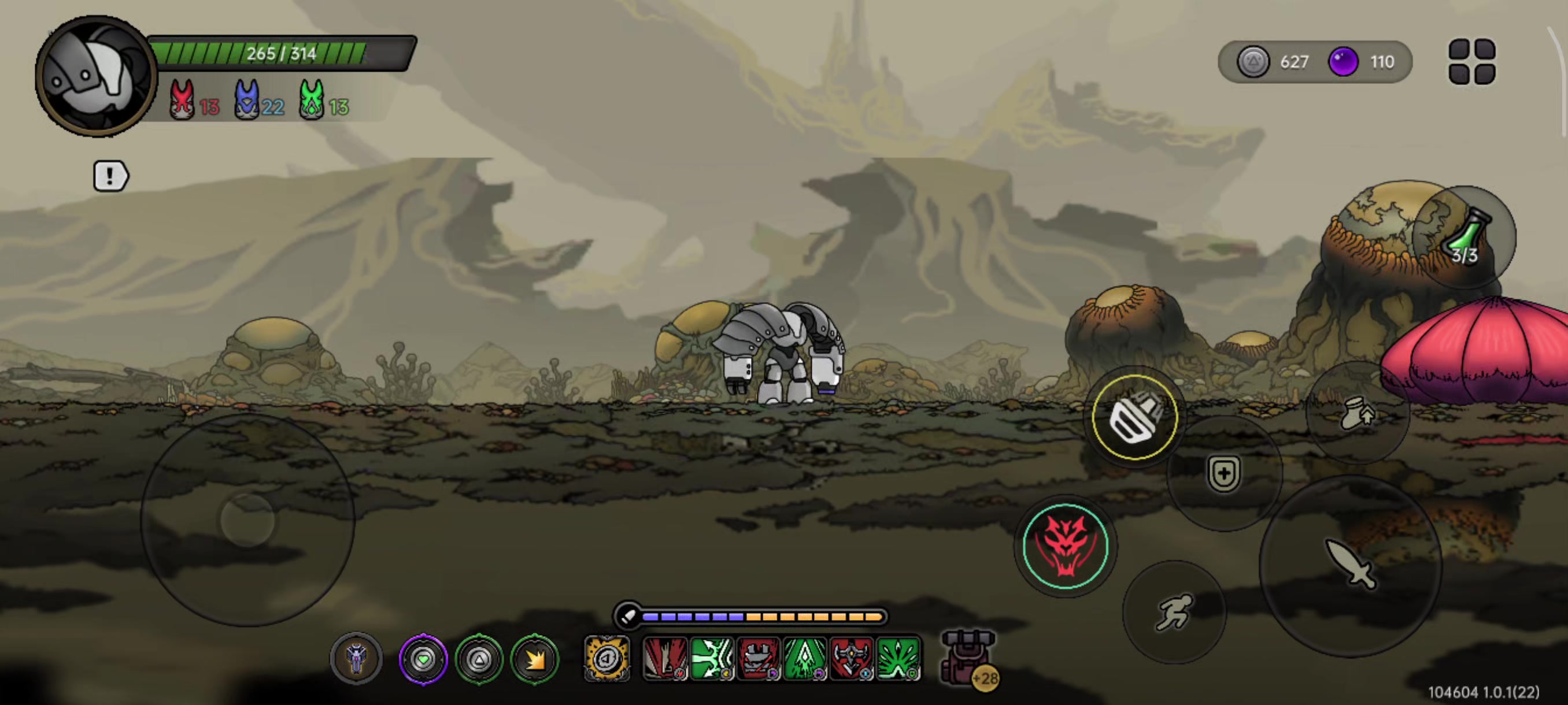The width and height of the screenshot is (1568, 705).
Task: Select the green arrowhead skill card
Action: (805, 658)
